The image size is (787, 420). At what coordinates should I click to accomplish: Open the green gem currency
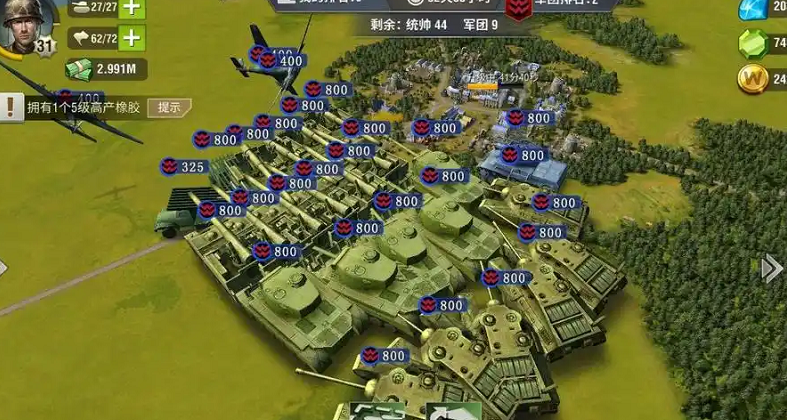pos(752,43)
